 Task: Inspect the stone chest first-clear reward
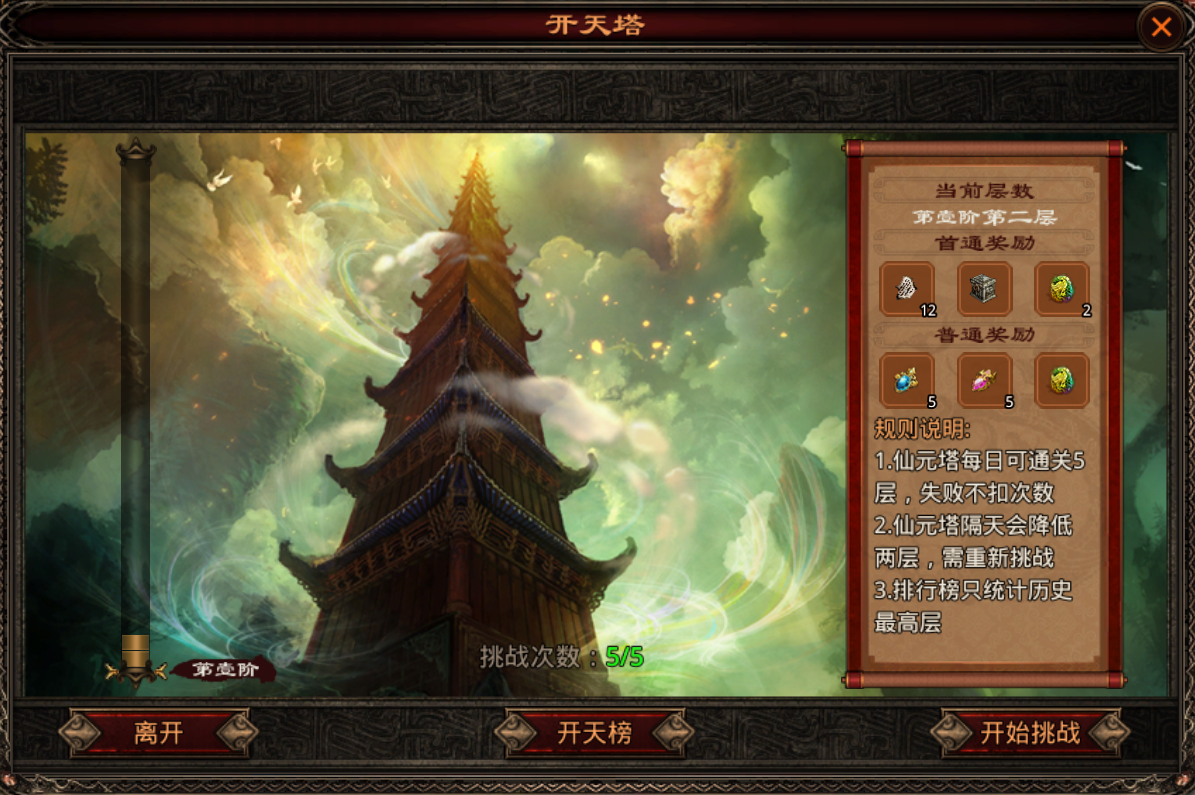[985, 289]
